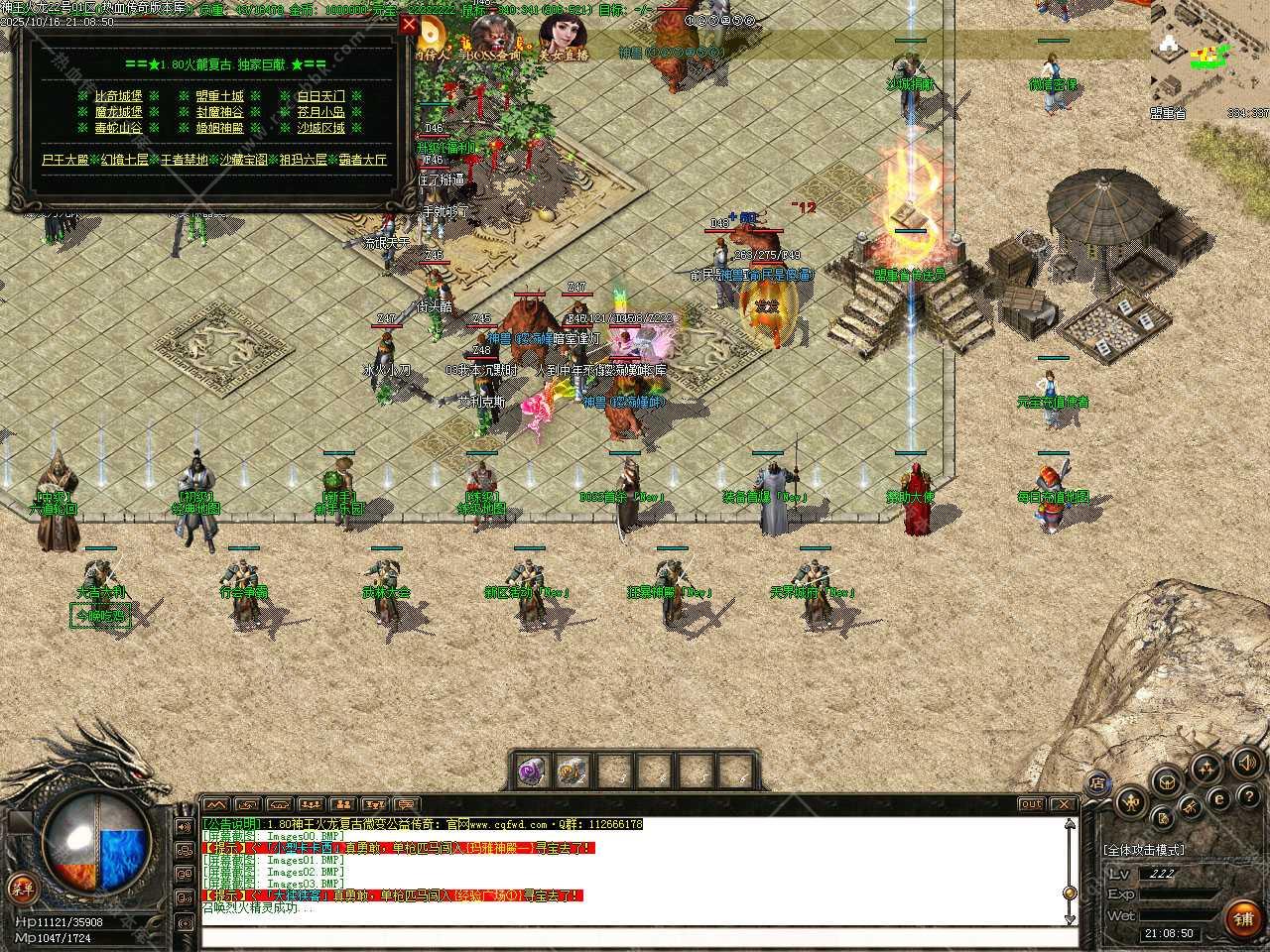Screen dimensions: 1270x952
Task: Teleport to 比奇城堡
Action: click(119, 96)
